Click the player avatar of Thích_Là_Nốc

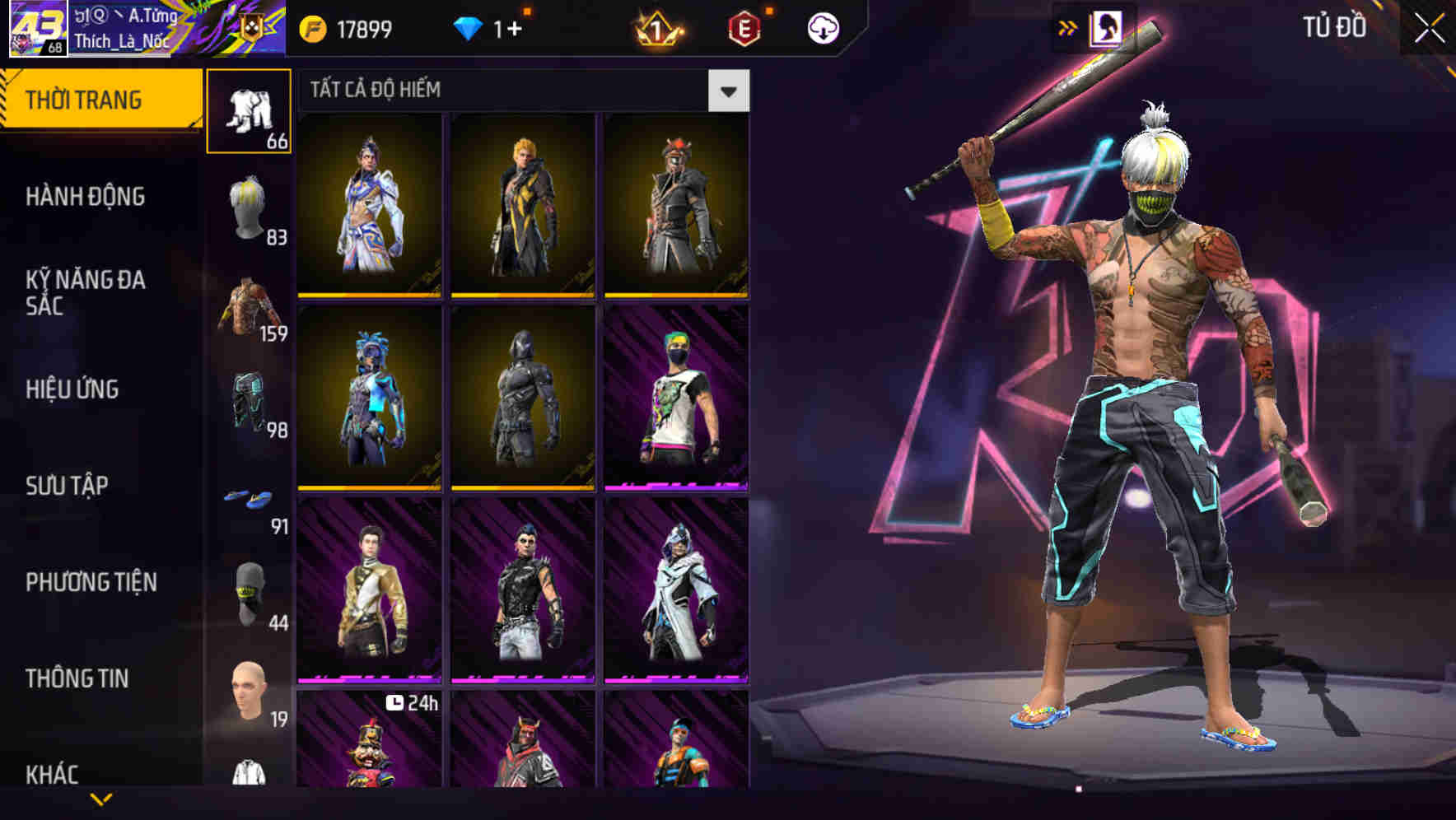click(x=37, y=27)
